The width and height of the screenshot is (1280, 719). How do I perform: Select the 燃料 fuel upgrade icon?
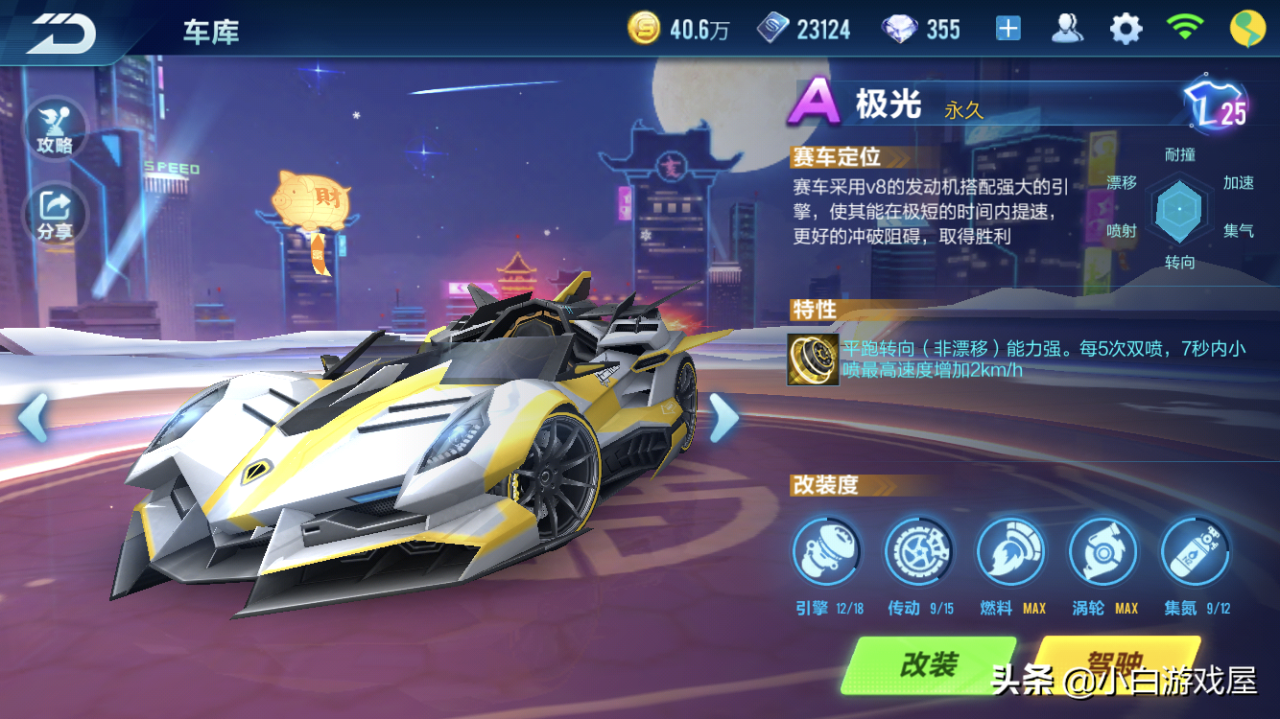[1010, 551]
